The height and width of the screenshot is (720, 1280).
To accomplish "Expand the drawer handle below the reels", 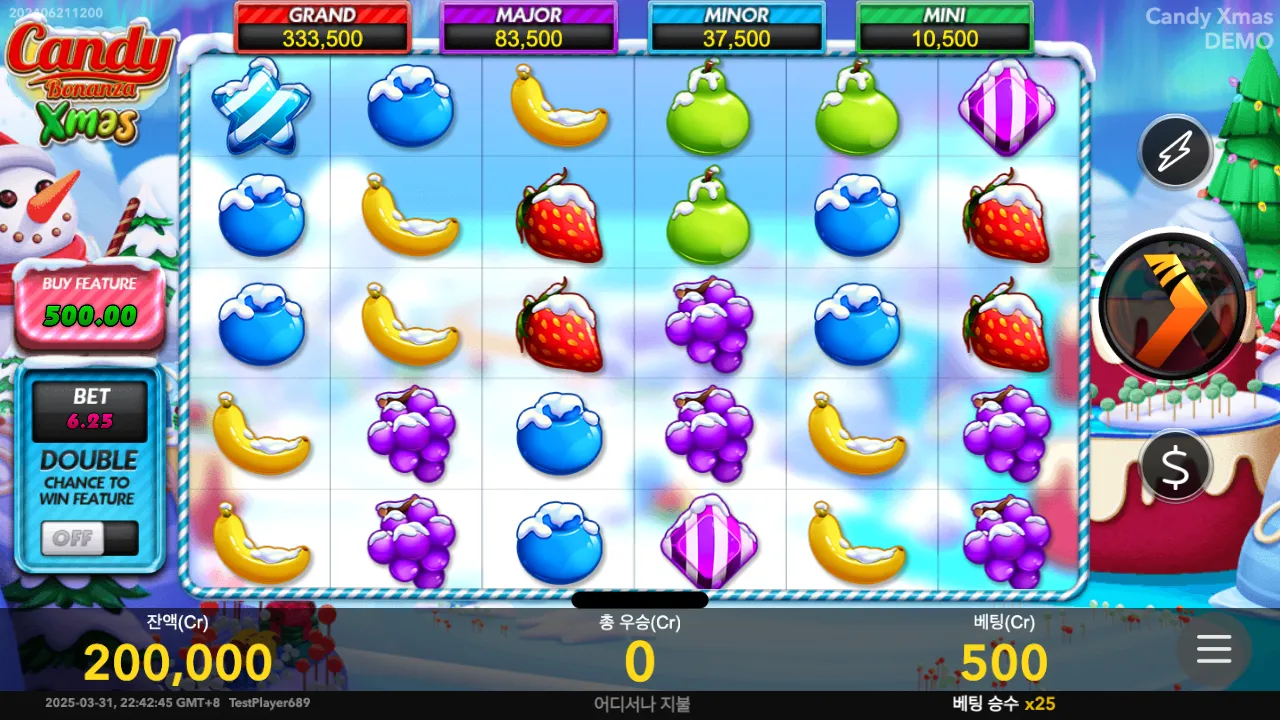I will [x=638, y=600].
